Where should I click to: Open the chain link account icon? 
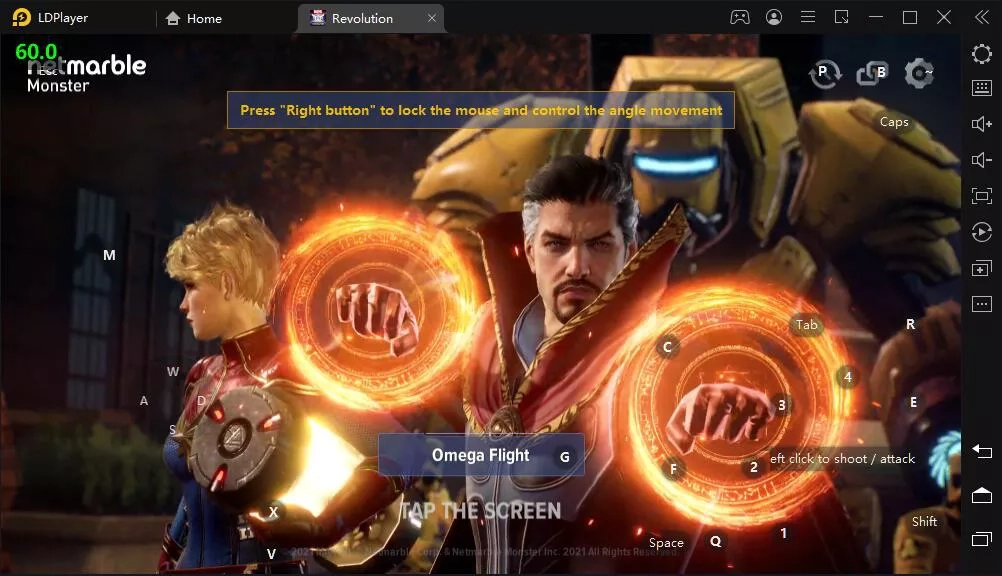coord(872,73)
